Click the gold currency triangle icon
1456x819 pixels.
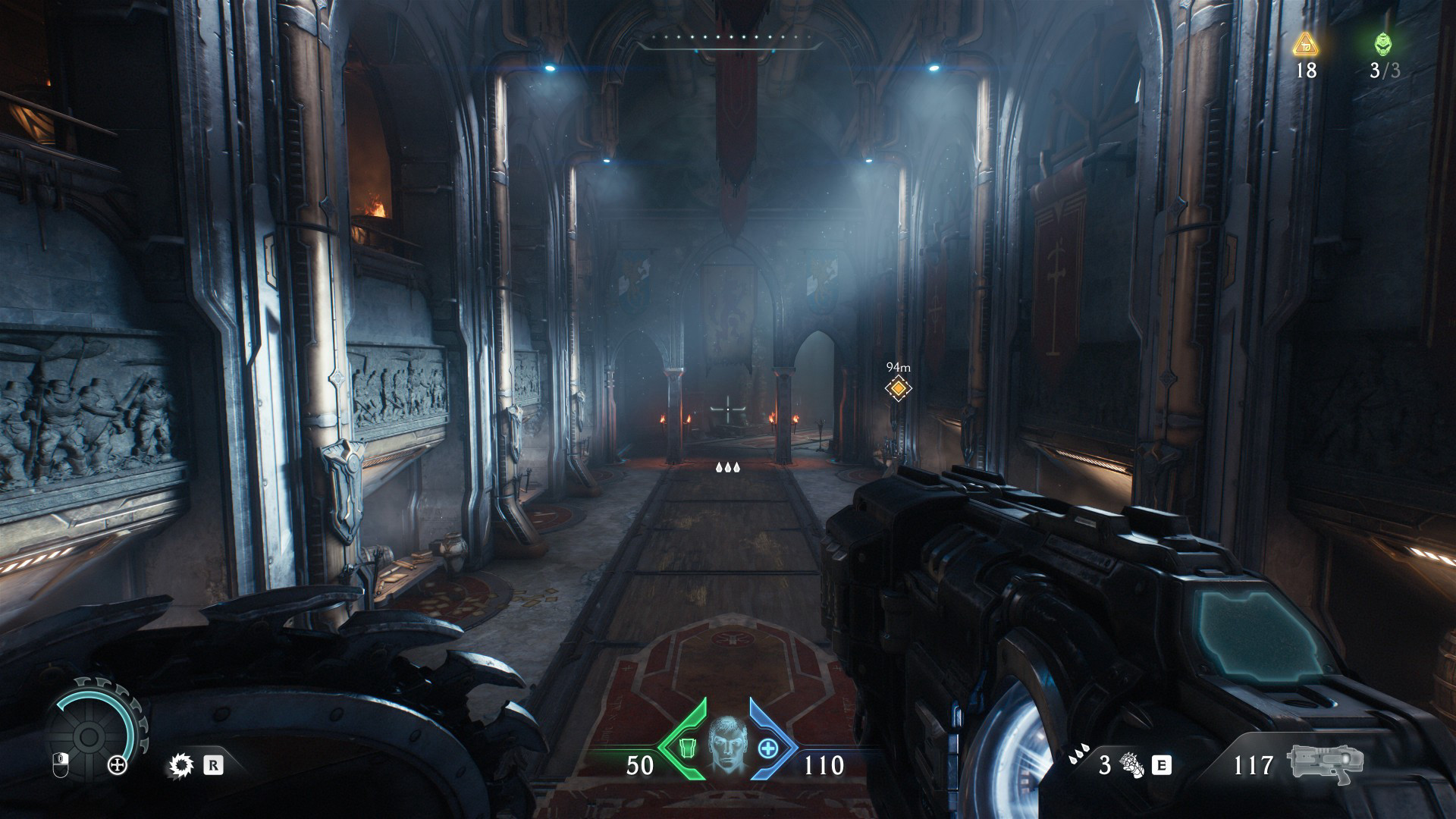1306,44
